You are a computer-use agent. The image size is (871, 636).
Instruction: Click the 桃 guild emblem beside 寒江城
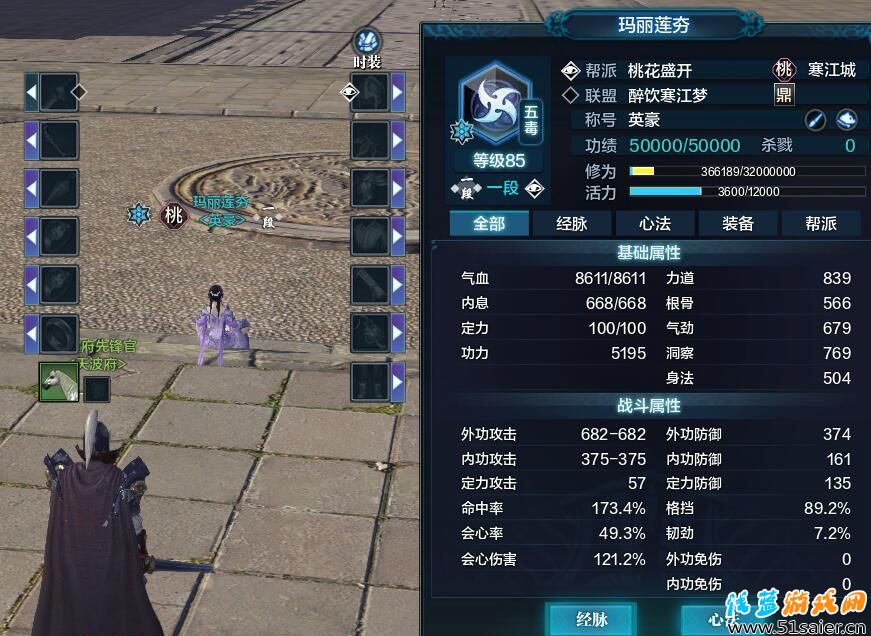pos(784,70)
